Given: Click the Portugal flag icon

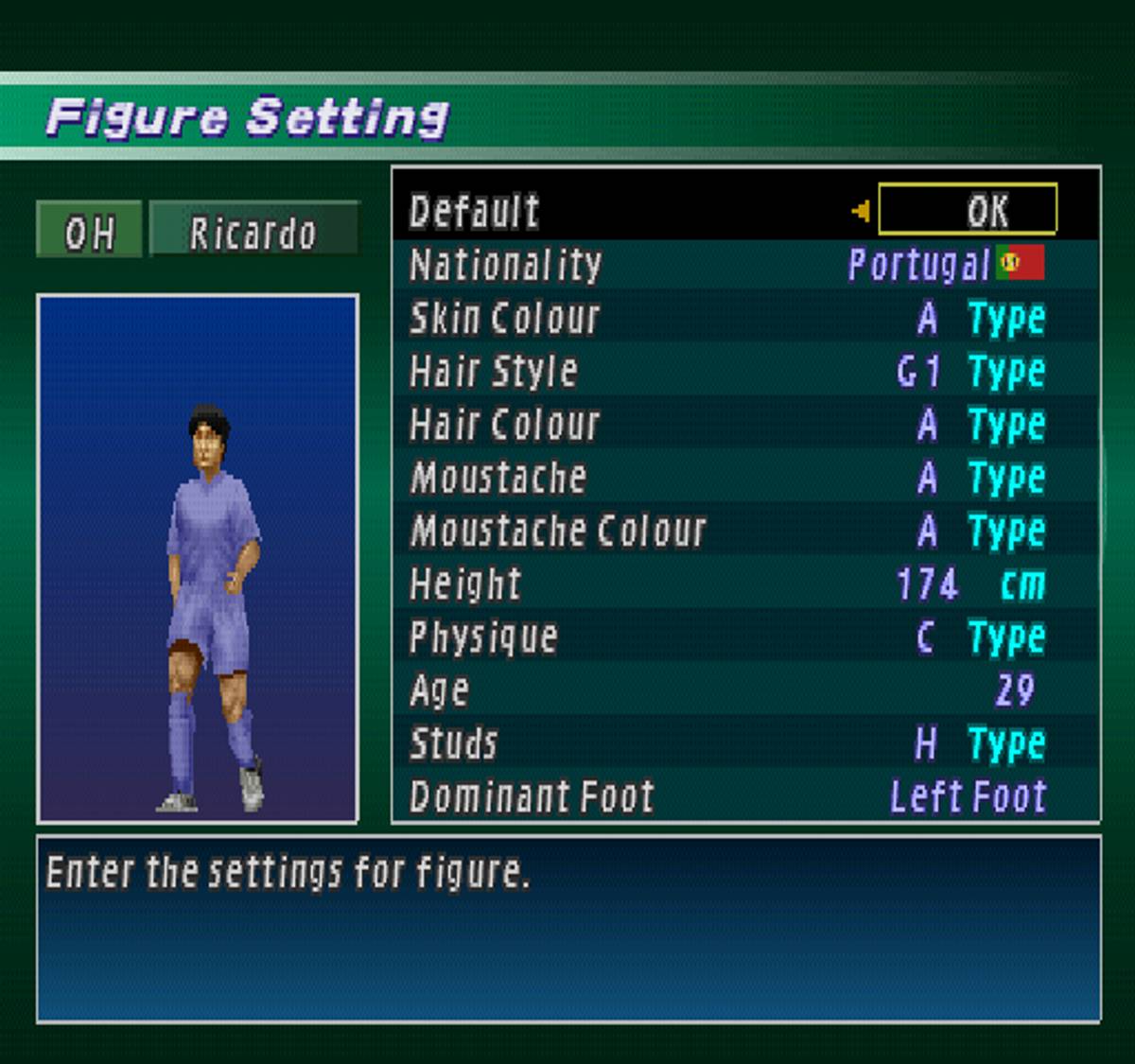Looking at the screenshot, I should coord(1021,263).
